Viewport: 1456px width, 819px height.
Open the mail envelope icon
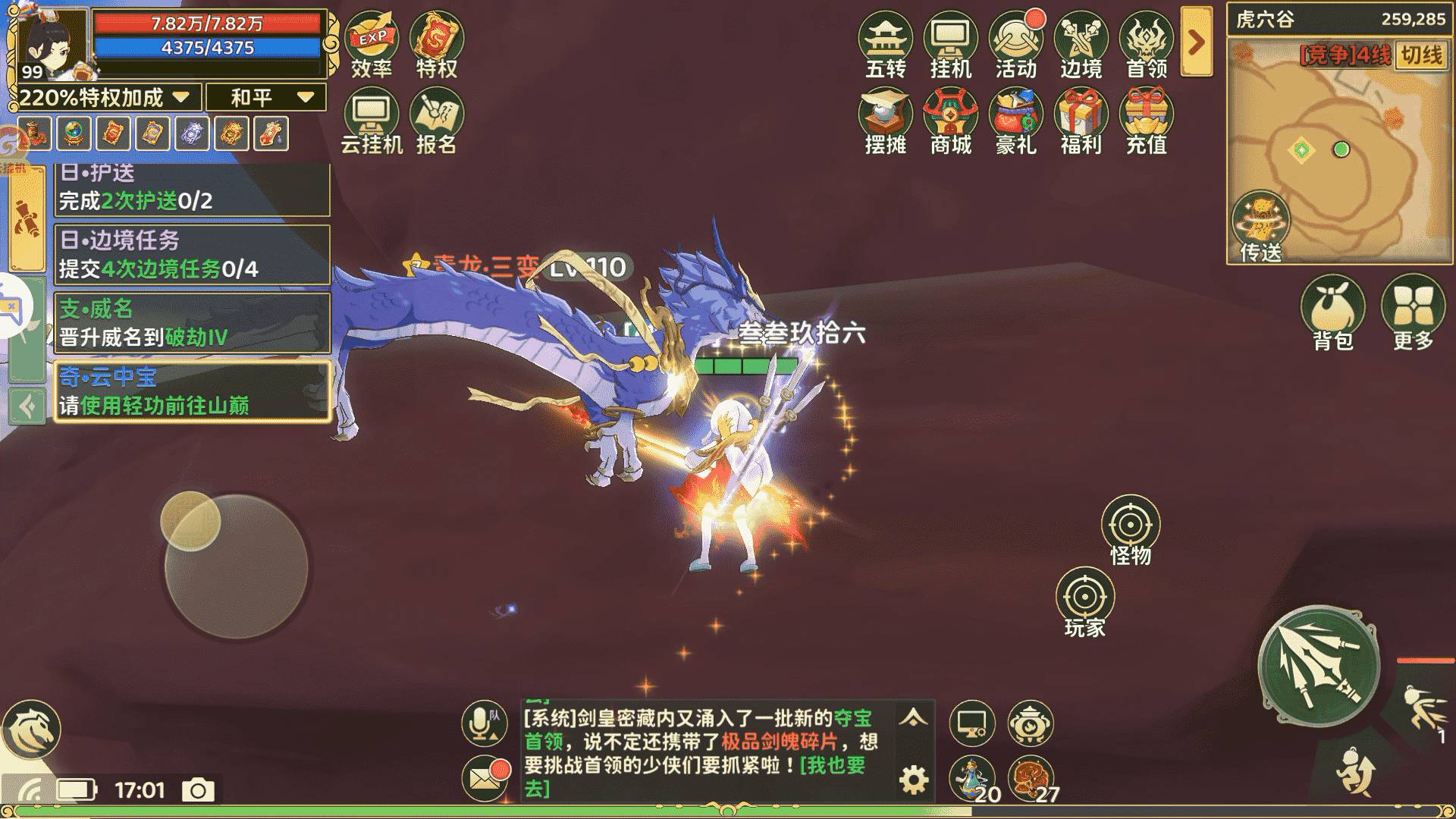pos(484,778)
